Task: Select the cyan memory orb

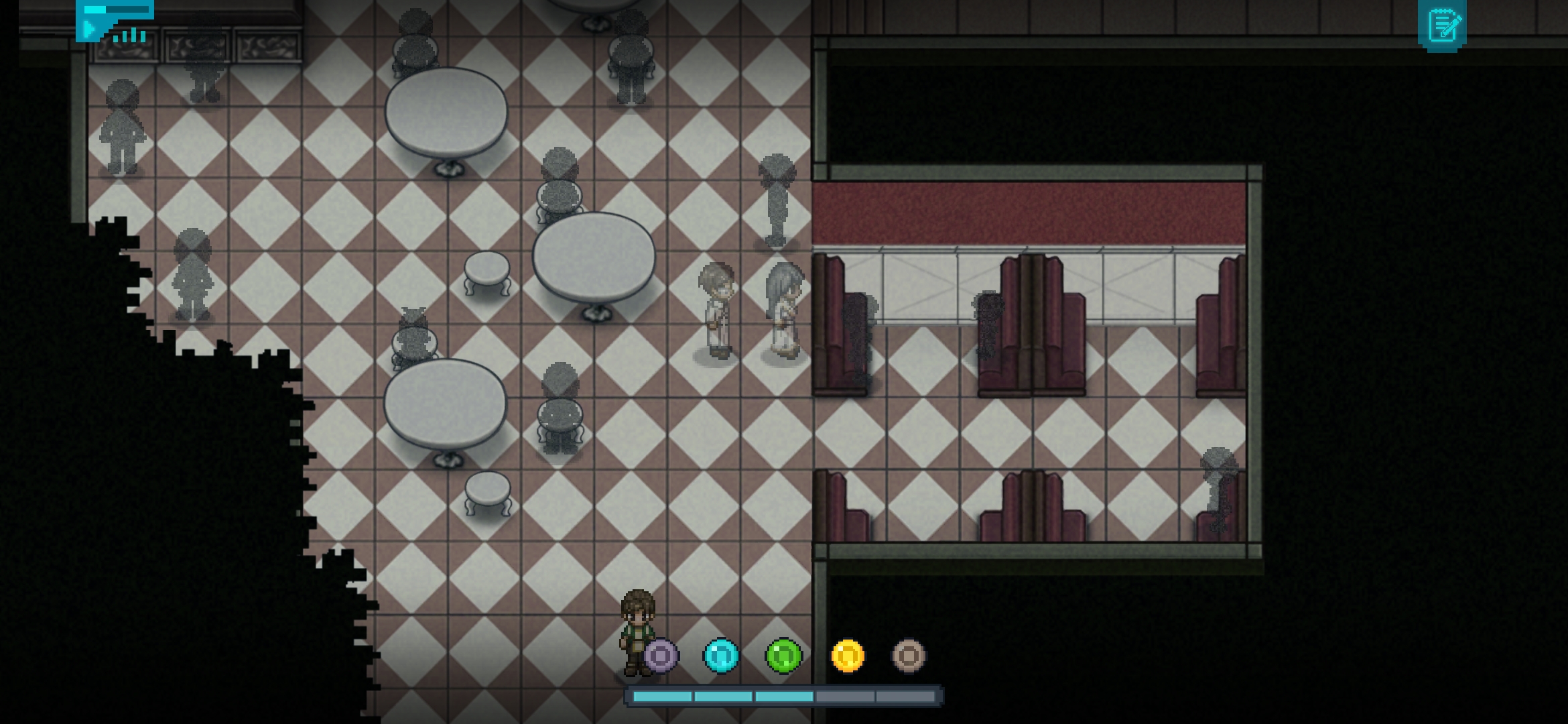Action: 721,655
